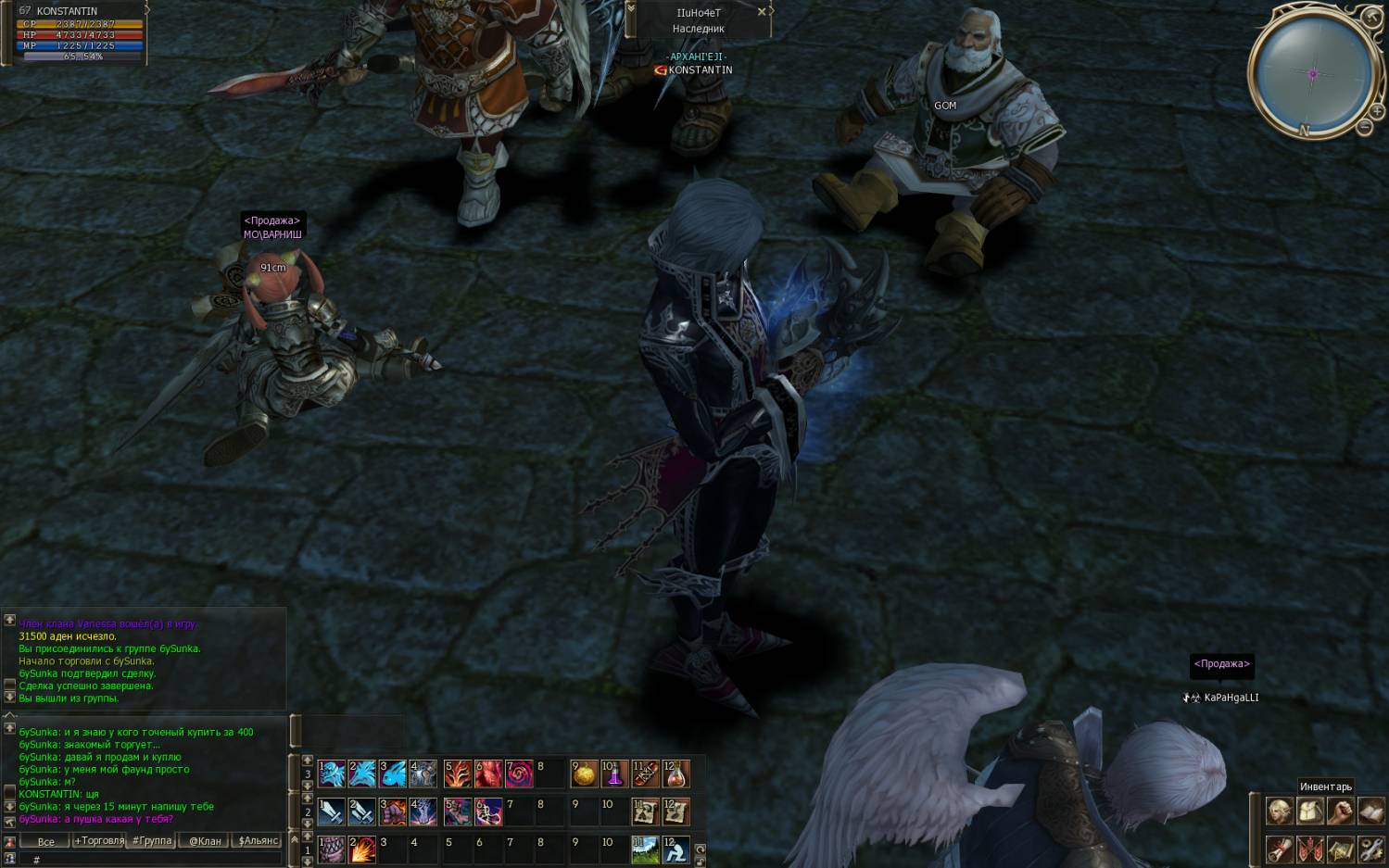Open the $Альянс chat tab
1389x868 pixels.
259,841
